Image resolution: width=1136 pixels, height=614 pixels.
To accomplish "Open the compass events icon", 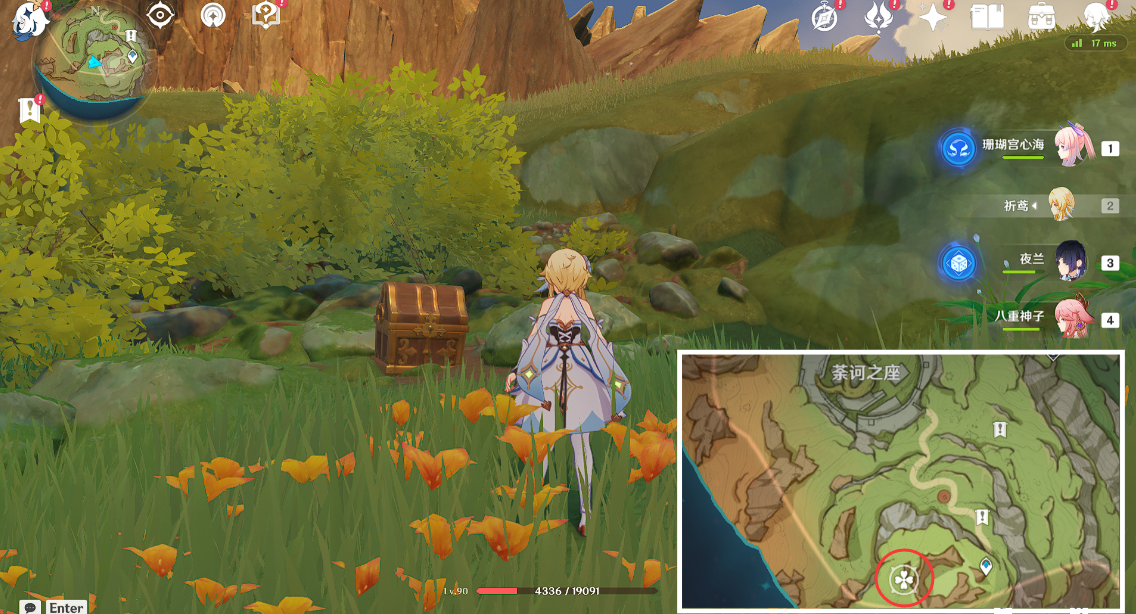I will 824,18.
